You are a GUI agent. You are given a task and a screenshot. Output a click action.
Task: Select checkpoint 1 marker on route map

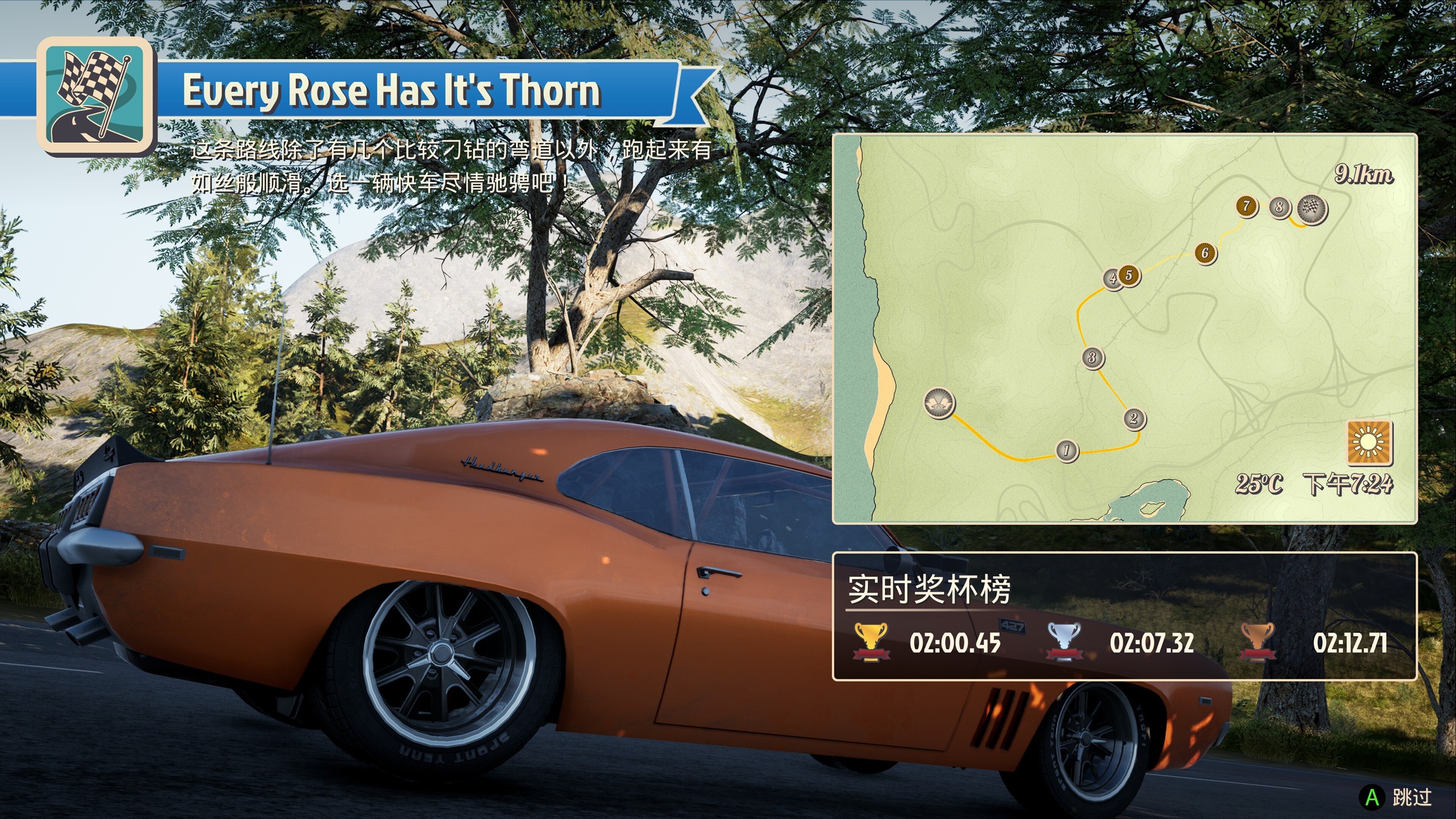pos(1066,450)
